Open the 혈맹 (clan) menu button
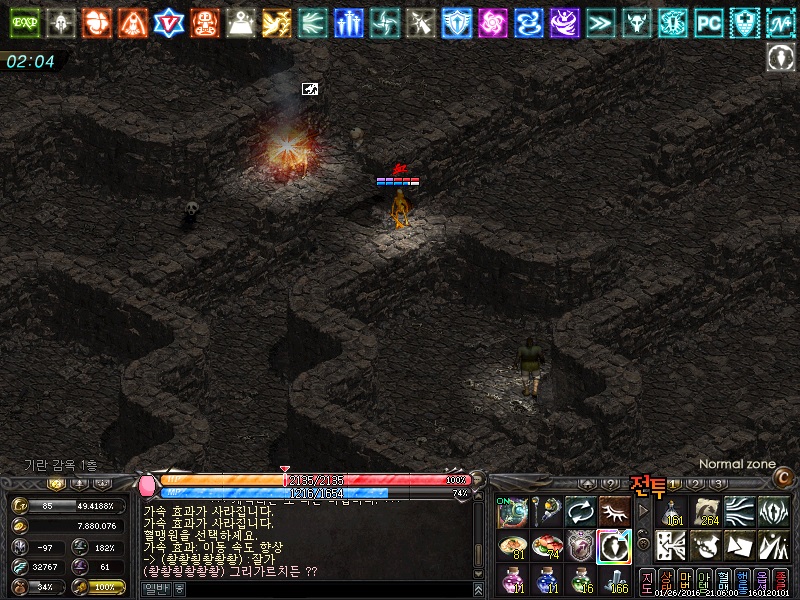 722,581
